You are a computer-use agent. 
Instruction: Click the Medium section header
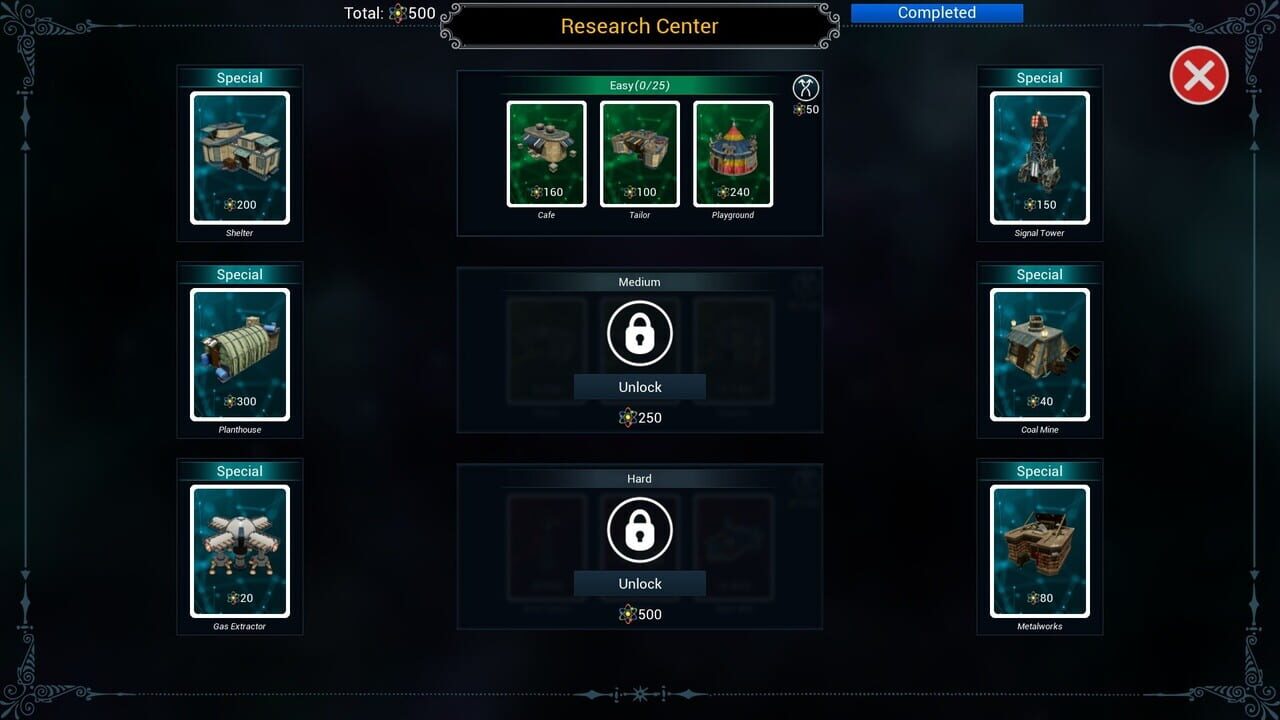pos(640,282)
